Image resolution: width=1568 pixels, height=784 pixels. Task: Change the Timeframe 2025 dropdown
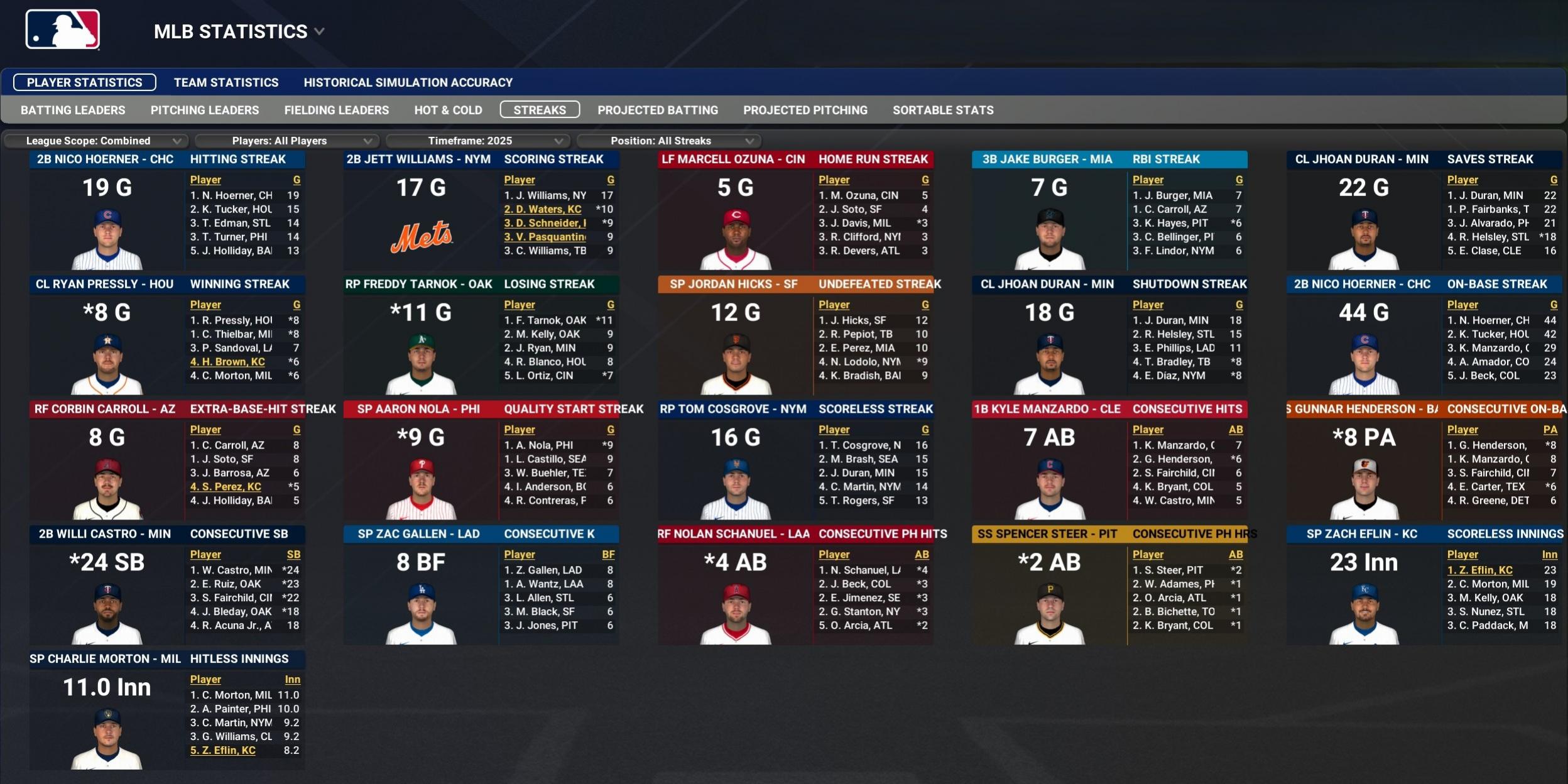(x=479, y=141)
